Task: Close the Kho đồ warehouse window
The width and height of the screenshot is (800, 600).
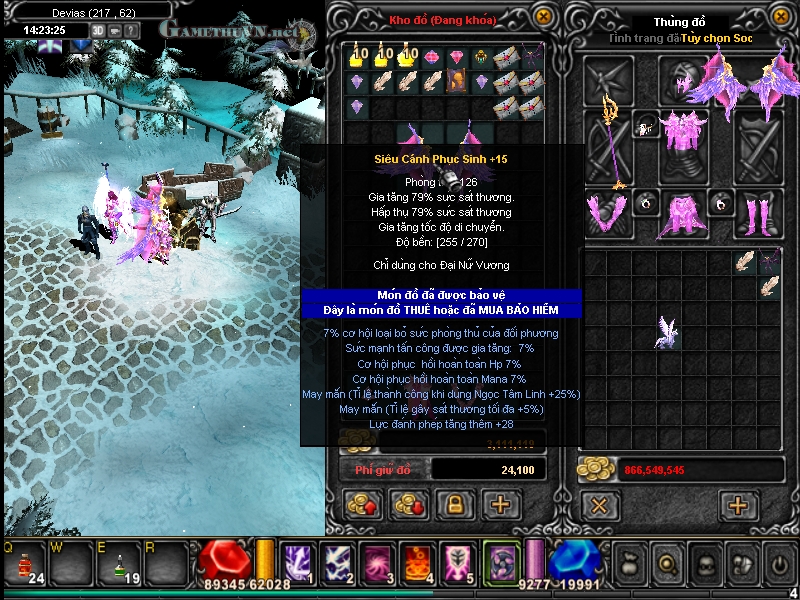Action: coord(543,16)
